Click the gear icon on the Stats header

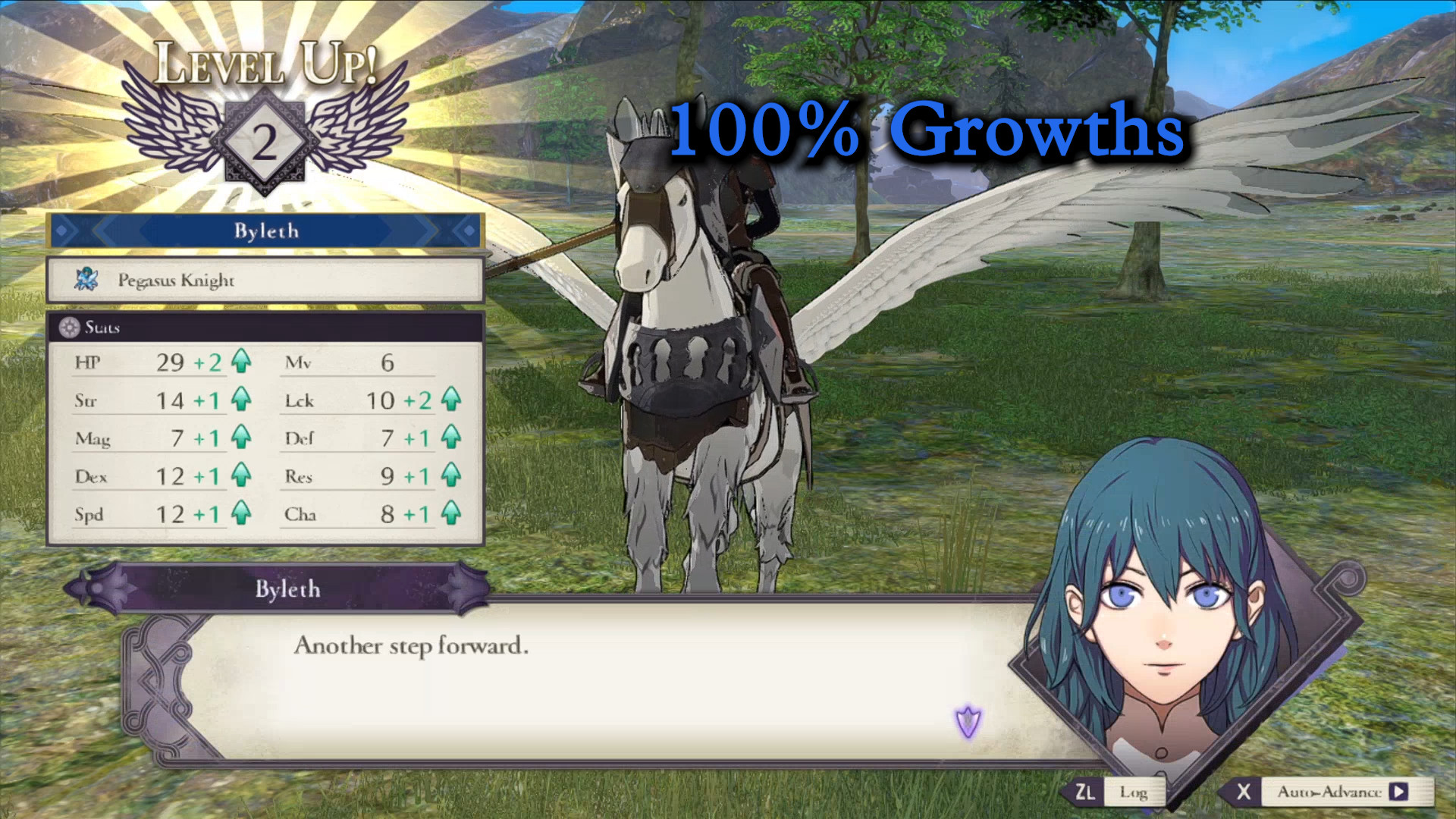pyautogui.click(x=68, y=328)
